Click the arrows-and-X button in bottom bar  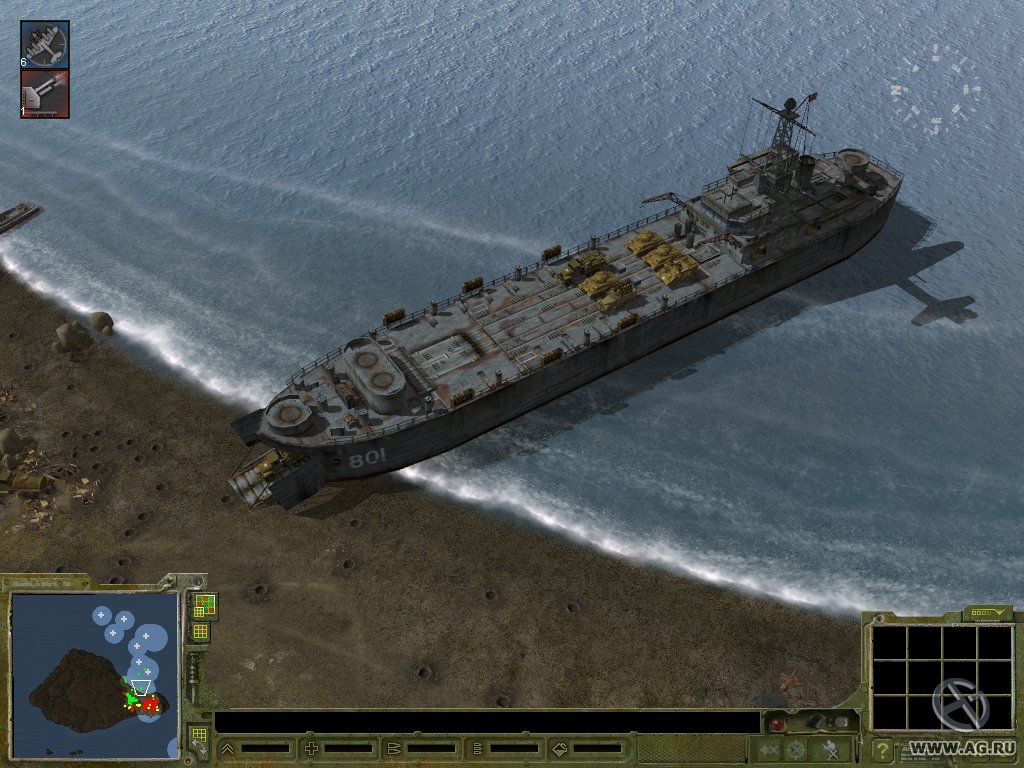coord(768,748)
